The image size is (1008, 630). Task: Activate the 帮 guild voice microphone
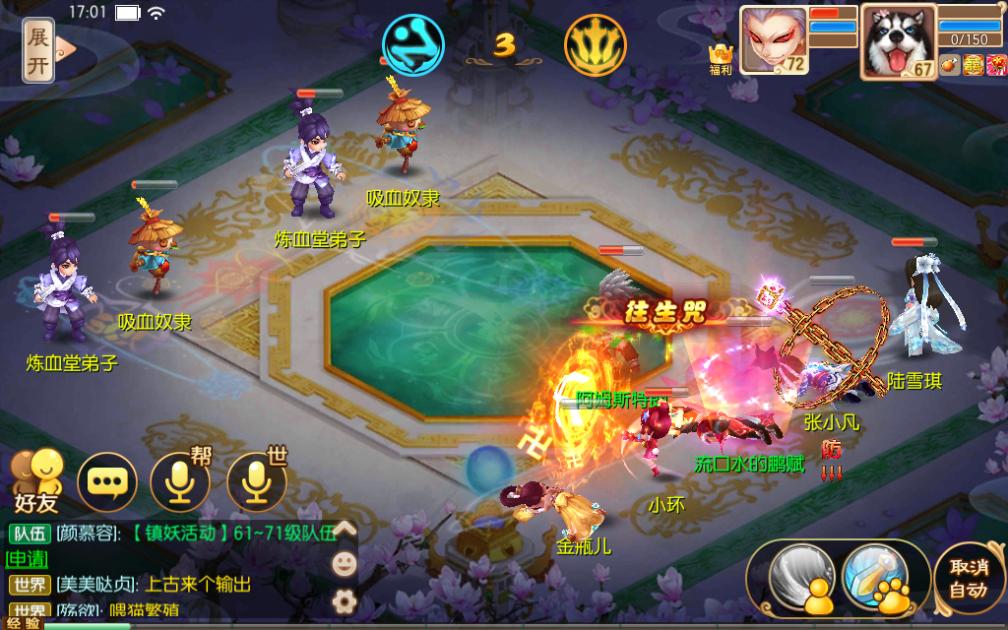180,481
